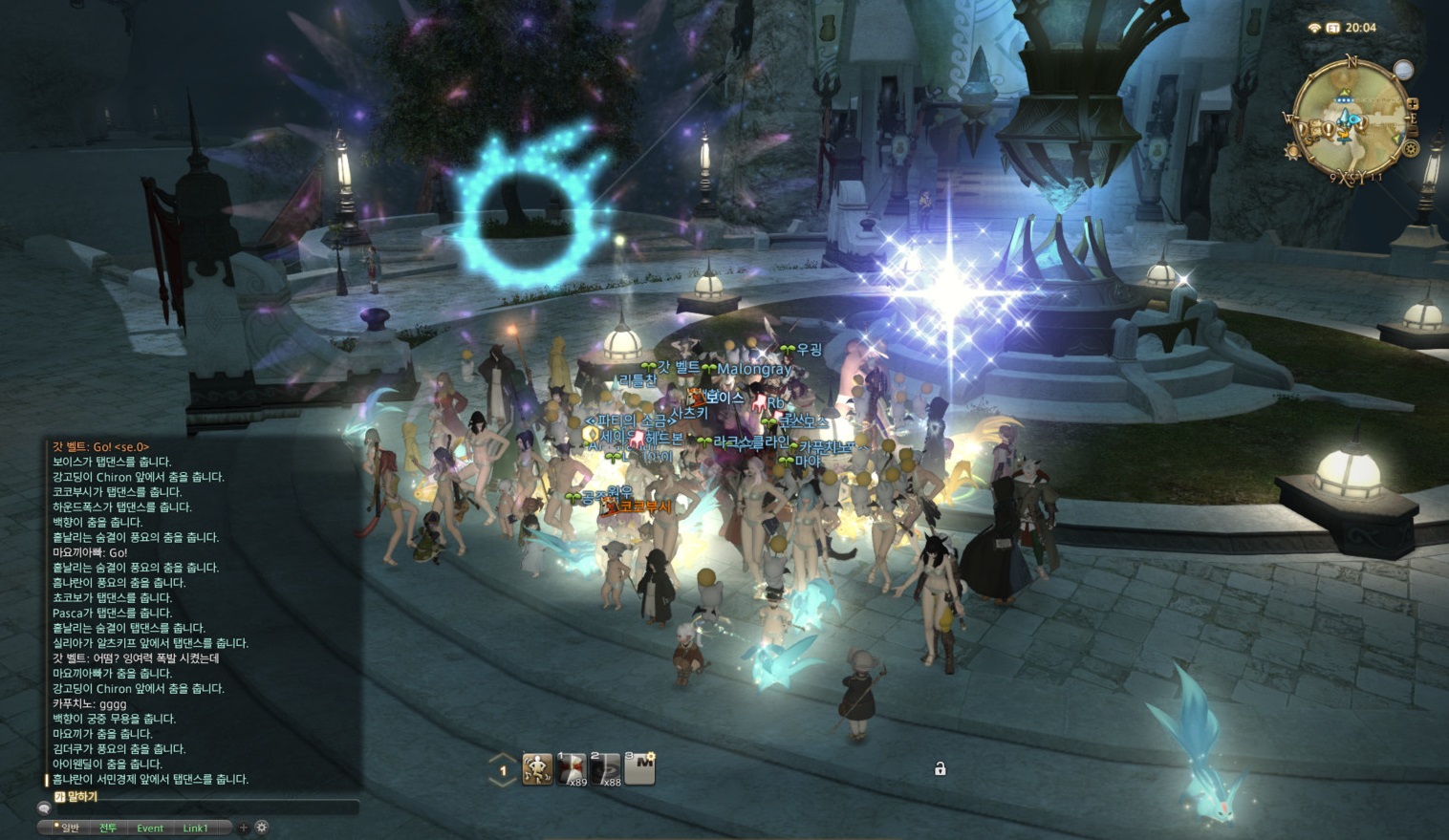Use the item slot showing x89
This screenshot has width=1449, height=840.
point(572,768)
